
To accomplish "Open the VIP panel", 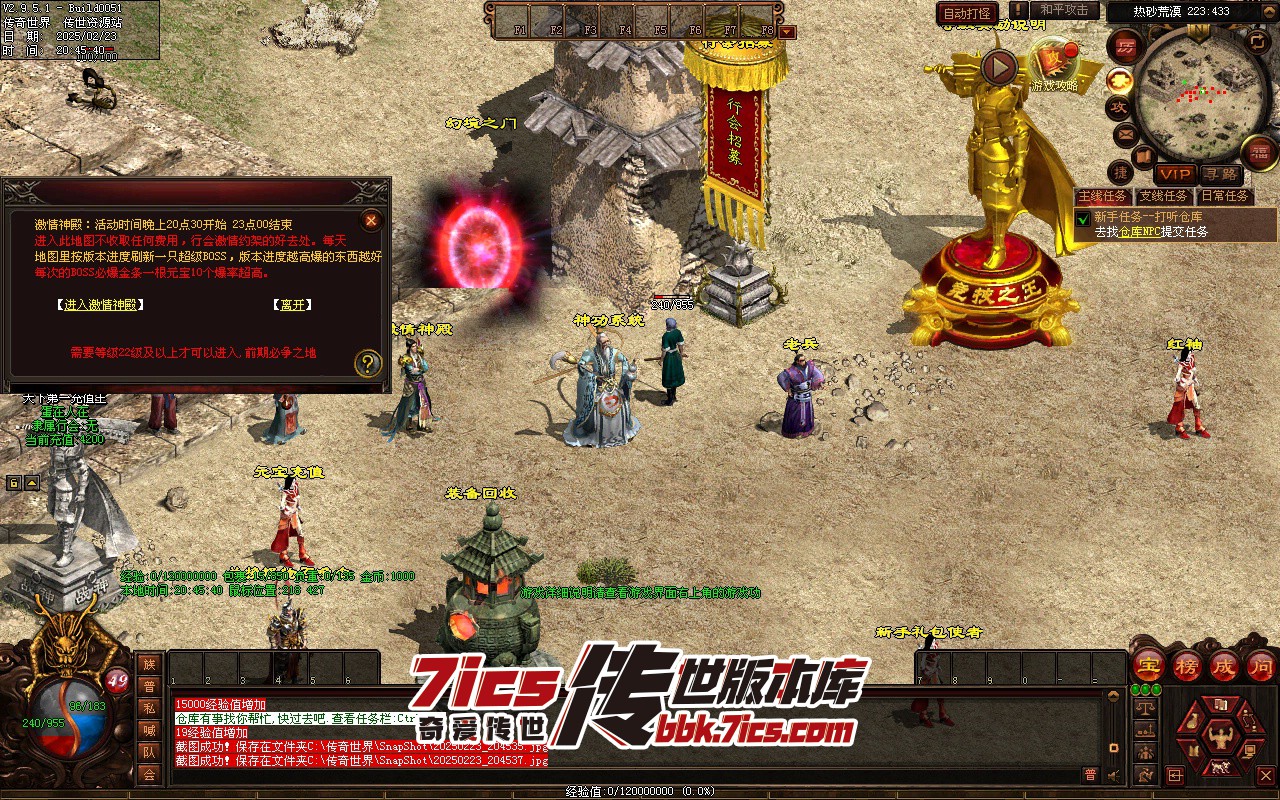I will pyautogui.click(x=1174, y=174).
